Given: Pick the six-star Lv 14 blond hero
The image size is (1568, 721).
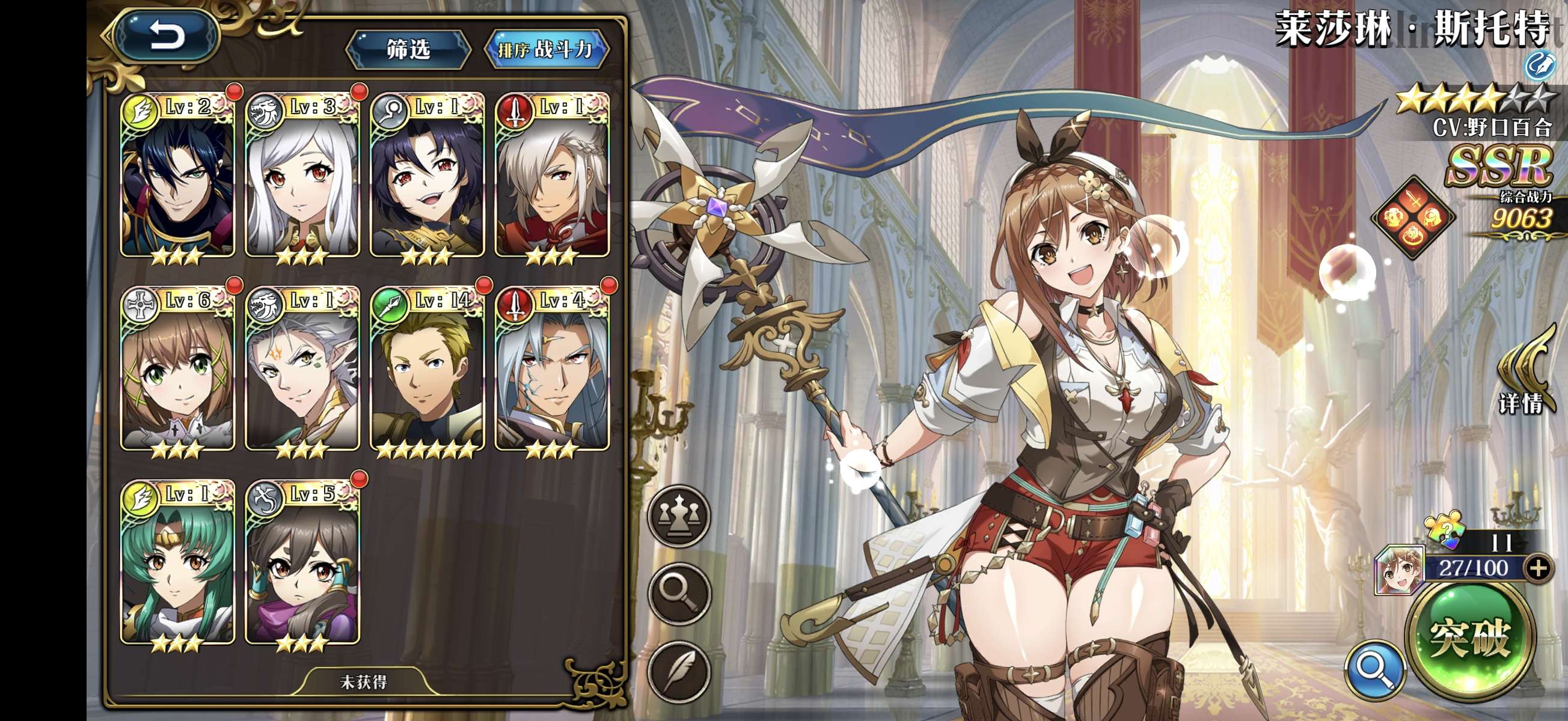Looking at the screenshot, I should click(x=427, y=370).
